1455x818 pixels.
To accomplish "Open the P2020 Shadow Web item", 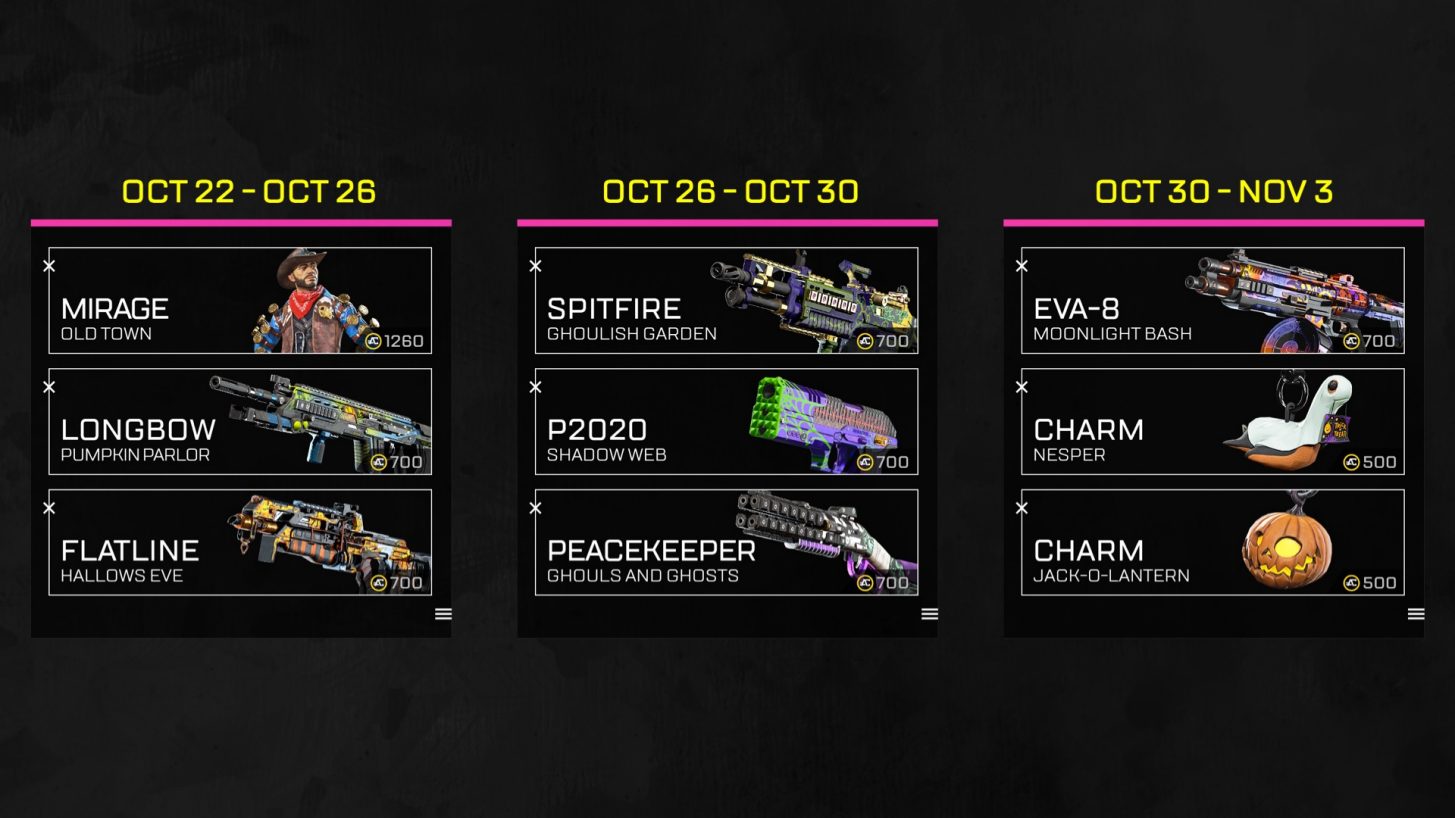I will coord(727,421).
